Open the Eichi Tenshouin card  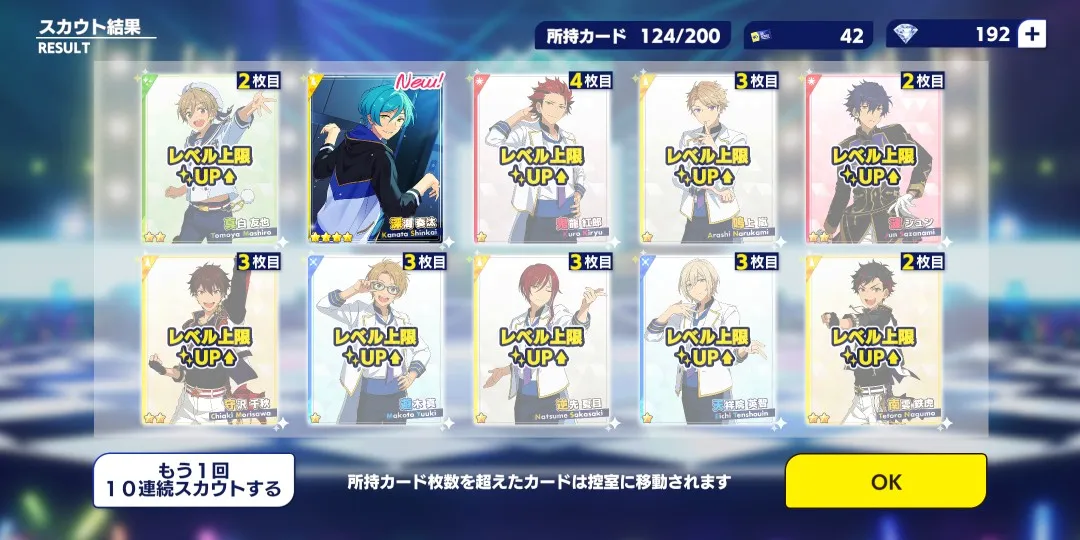(707, 339)
